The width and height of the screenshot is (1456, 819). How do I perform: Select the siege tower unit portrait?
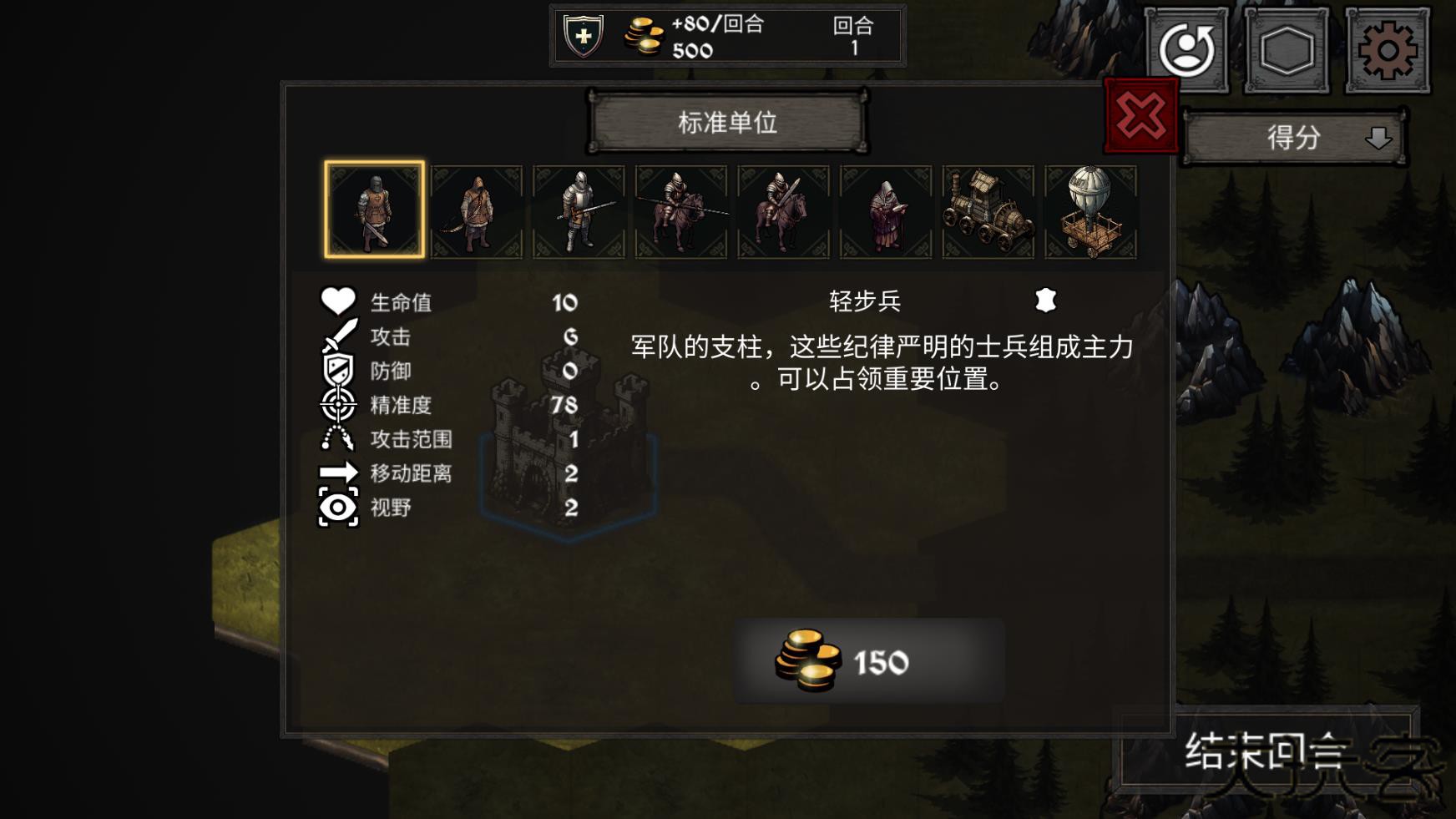(987, 209)
